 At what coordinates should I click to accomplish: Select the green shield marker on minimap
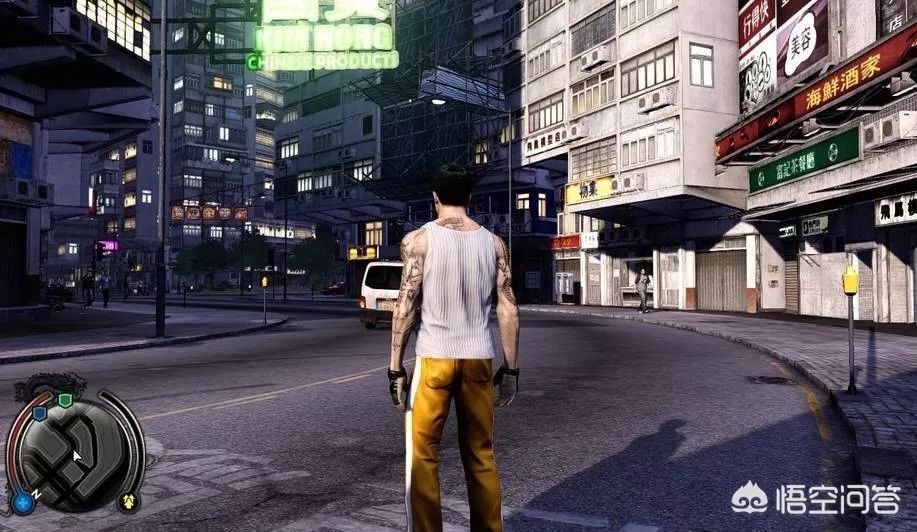pos(65,401)
